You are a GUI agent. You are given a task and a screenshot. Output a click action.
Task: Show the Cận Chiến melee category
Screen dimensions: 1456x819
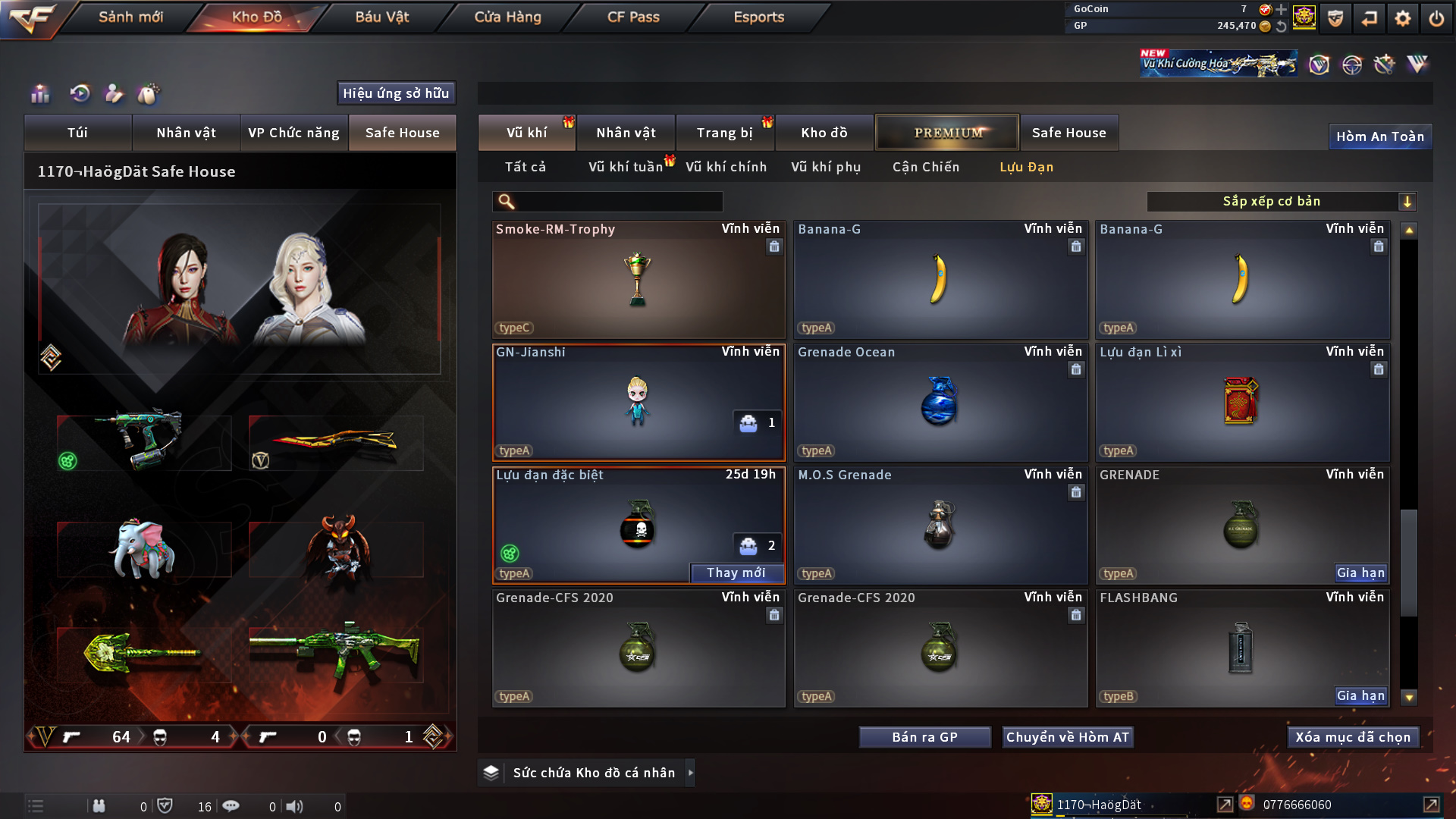(x=925, y=167)
